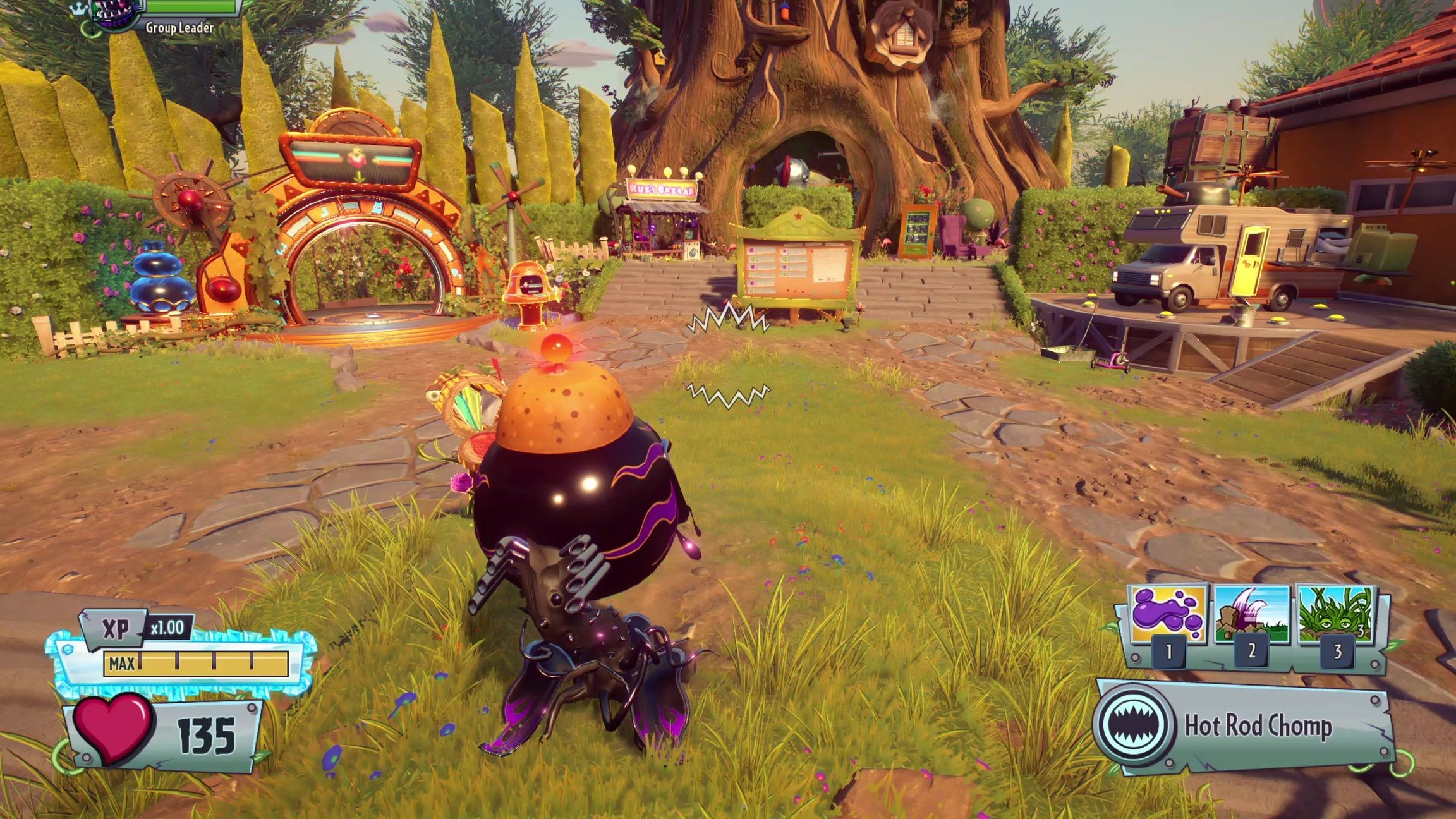
Task: Use the Burrow ability icon
Action: click(1251, 615)
